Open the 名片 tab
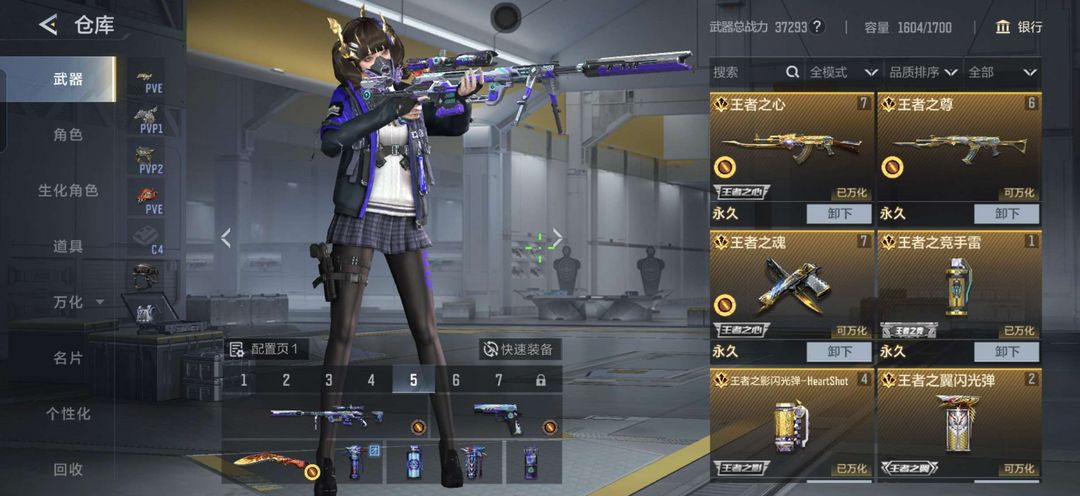Viewport: 1080px width, 496px height. tap(68, 358)
